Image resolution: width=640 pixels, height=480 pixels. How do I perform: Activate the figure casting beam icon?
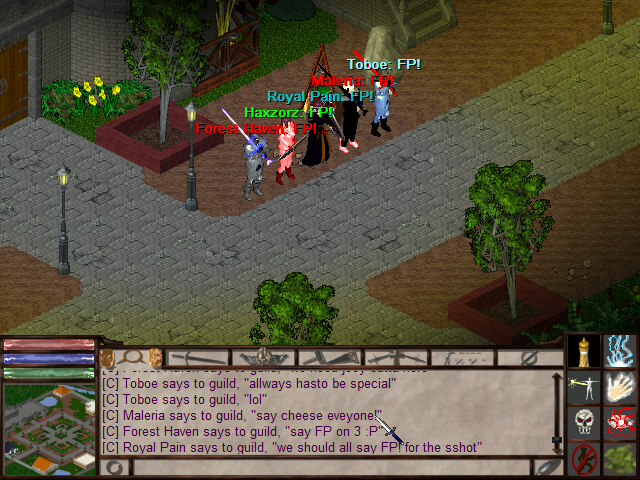coord(584,386)
